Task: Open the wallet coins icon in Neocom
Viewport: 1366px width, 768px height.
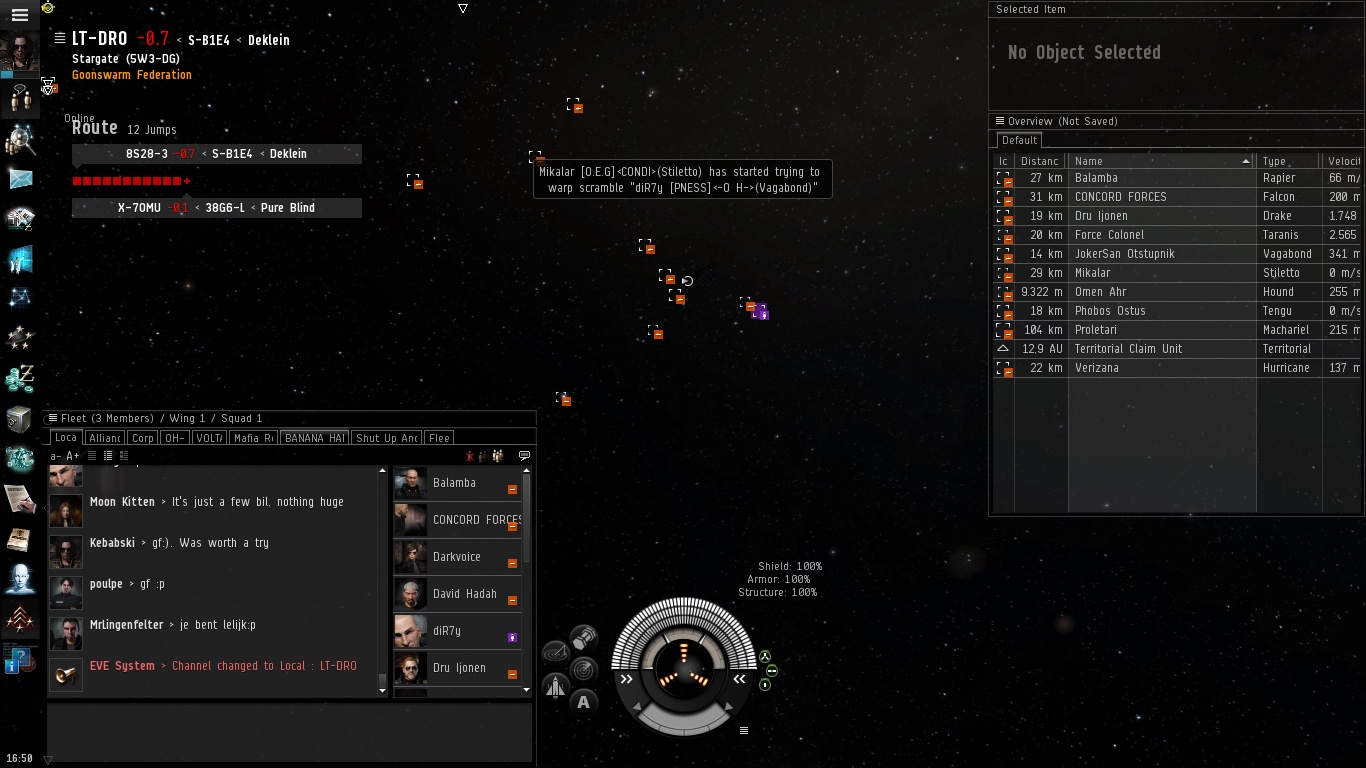Action: [19, 379]
